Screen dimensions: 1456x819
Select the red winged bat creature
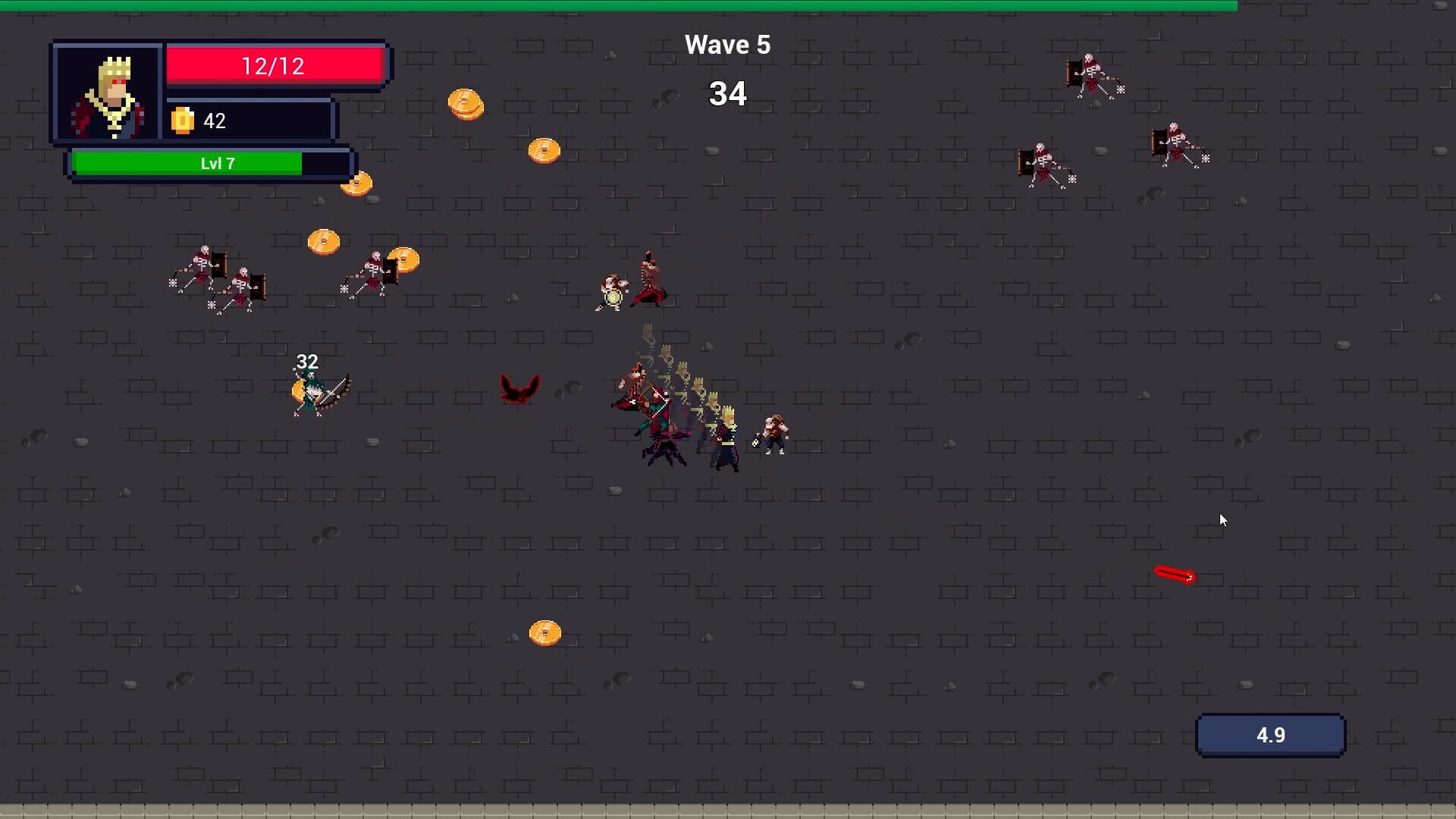(519, 387)
